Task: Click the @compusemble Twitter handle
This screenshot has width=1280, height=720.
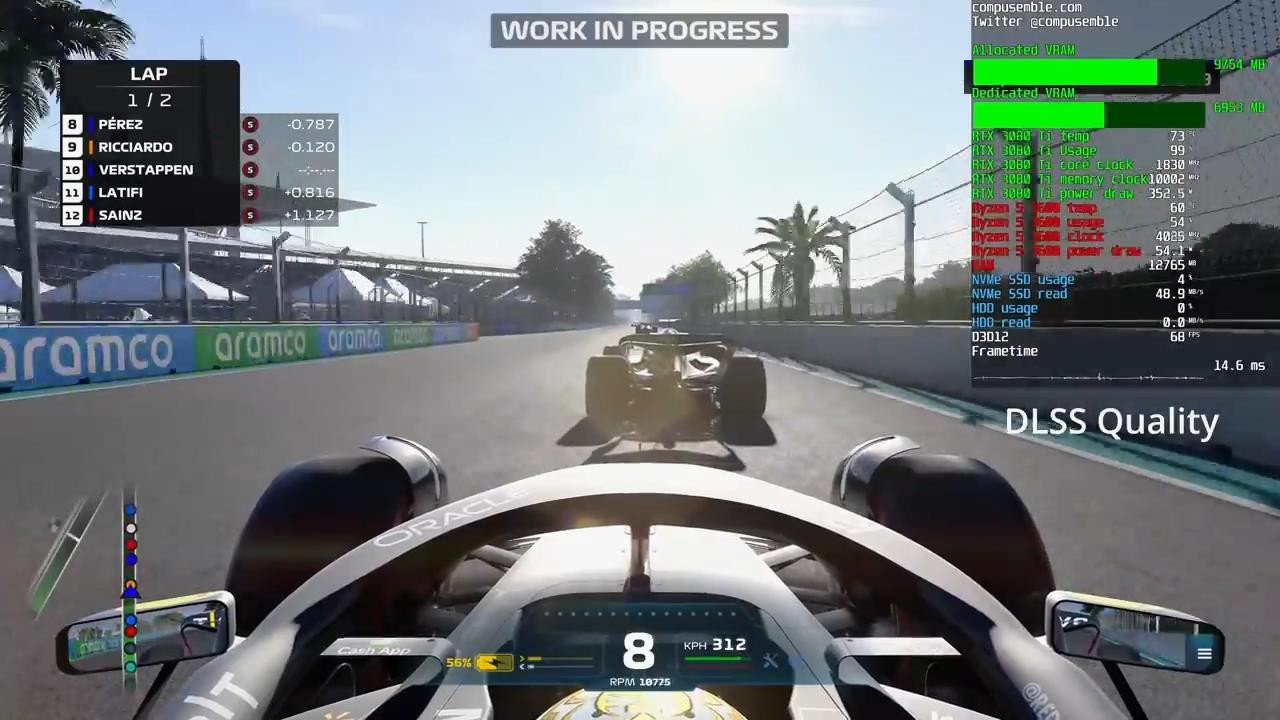Action: point(1043,21)
